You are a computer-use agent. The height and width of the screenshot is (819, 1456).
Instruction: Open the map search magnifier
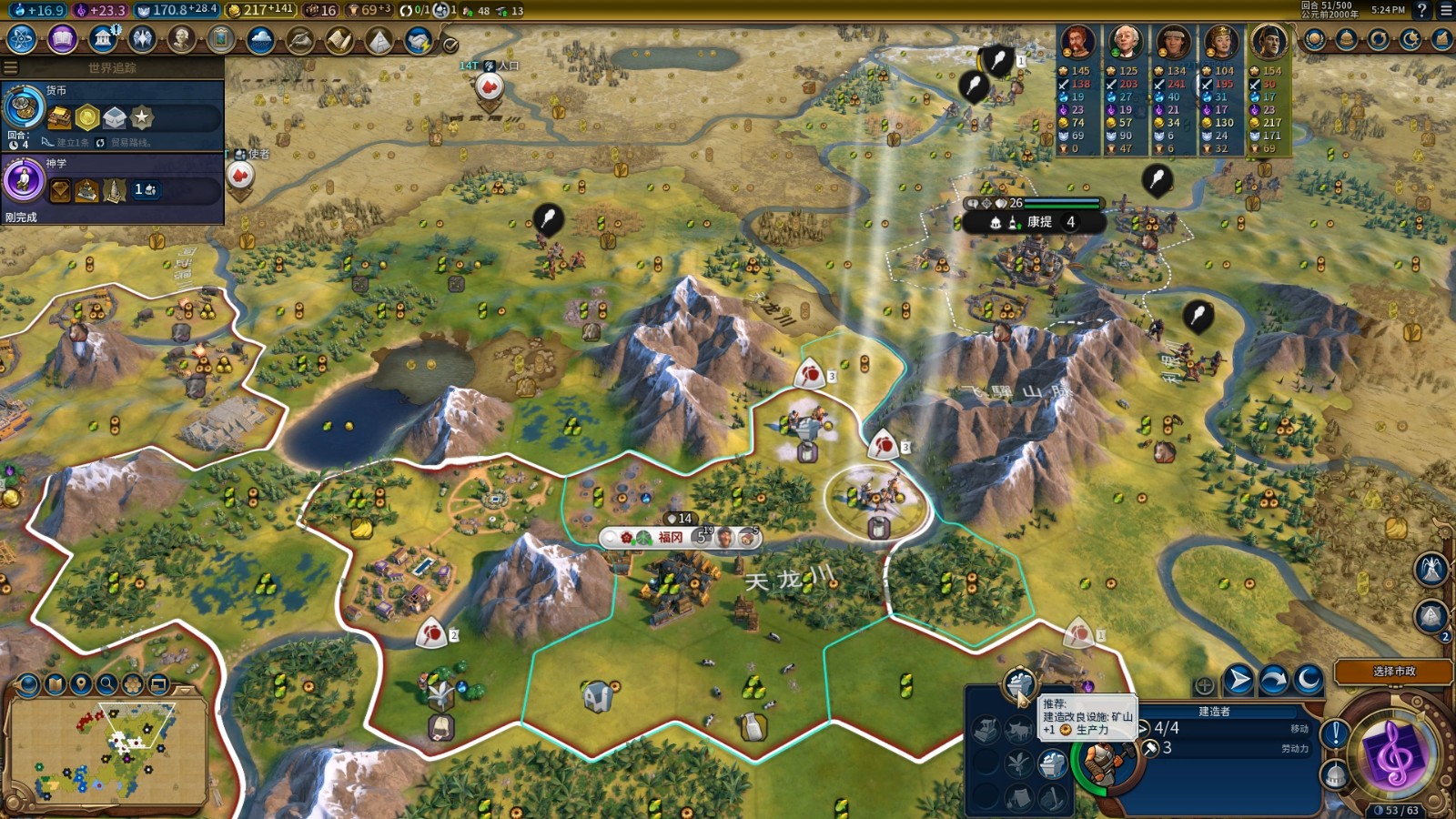click(x=107, y=683)
